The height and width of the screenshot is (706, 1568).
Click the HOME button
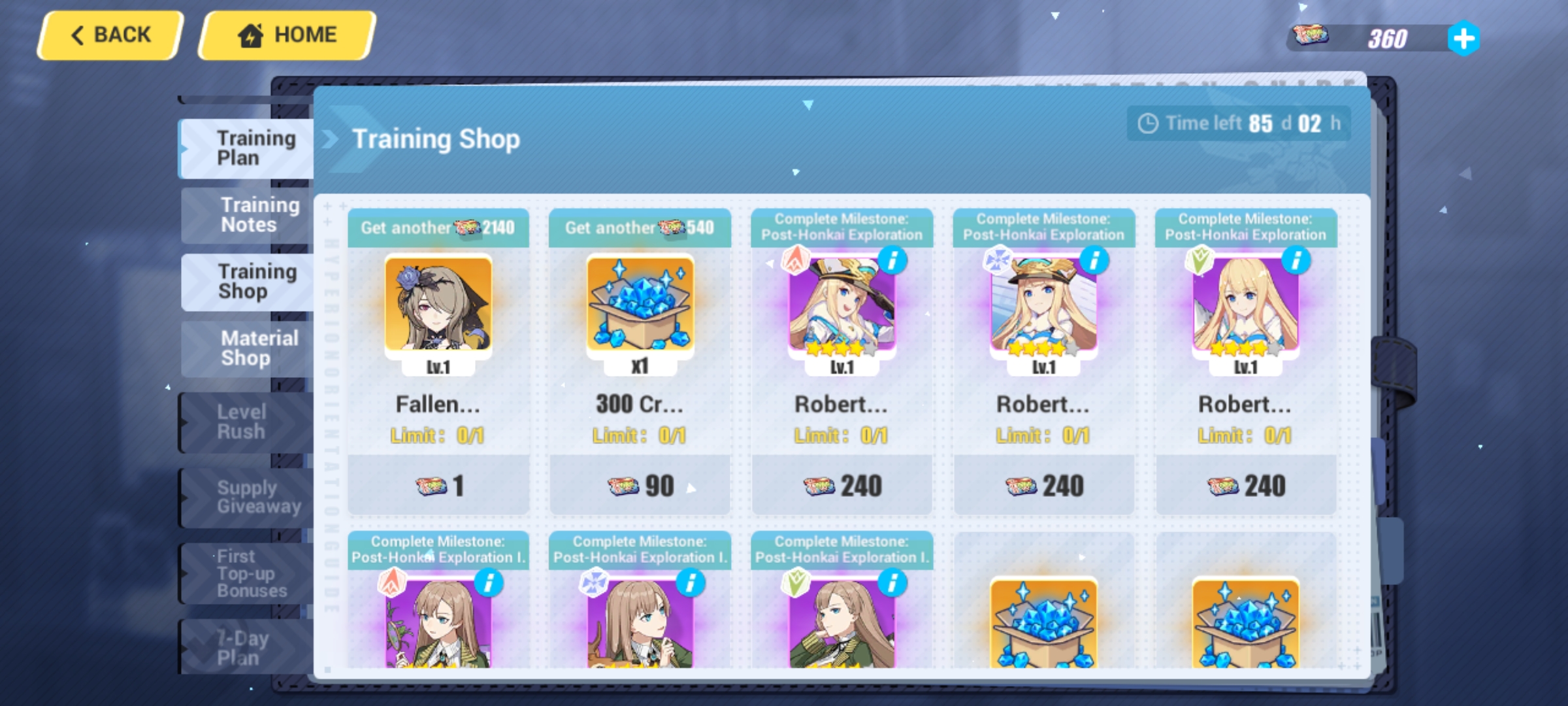pyautogui.click(x=286, y=34)
